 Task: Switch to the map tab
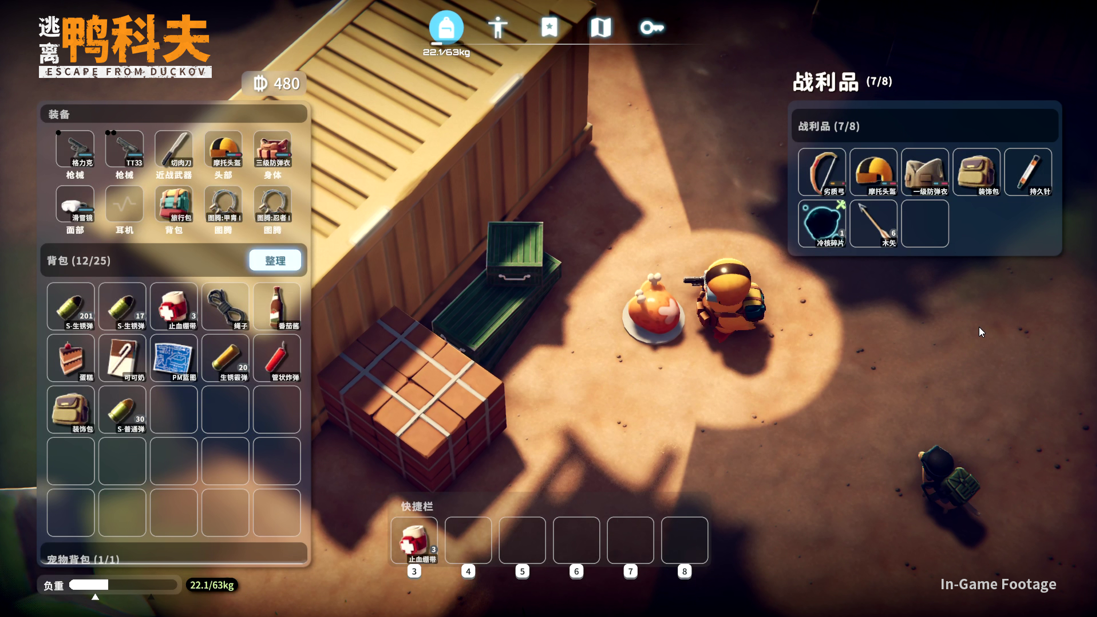coord(600,28)
